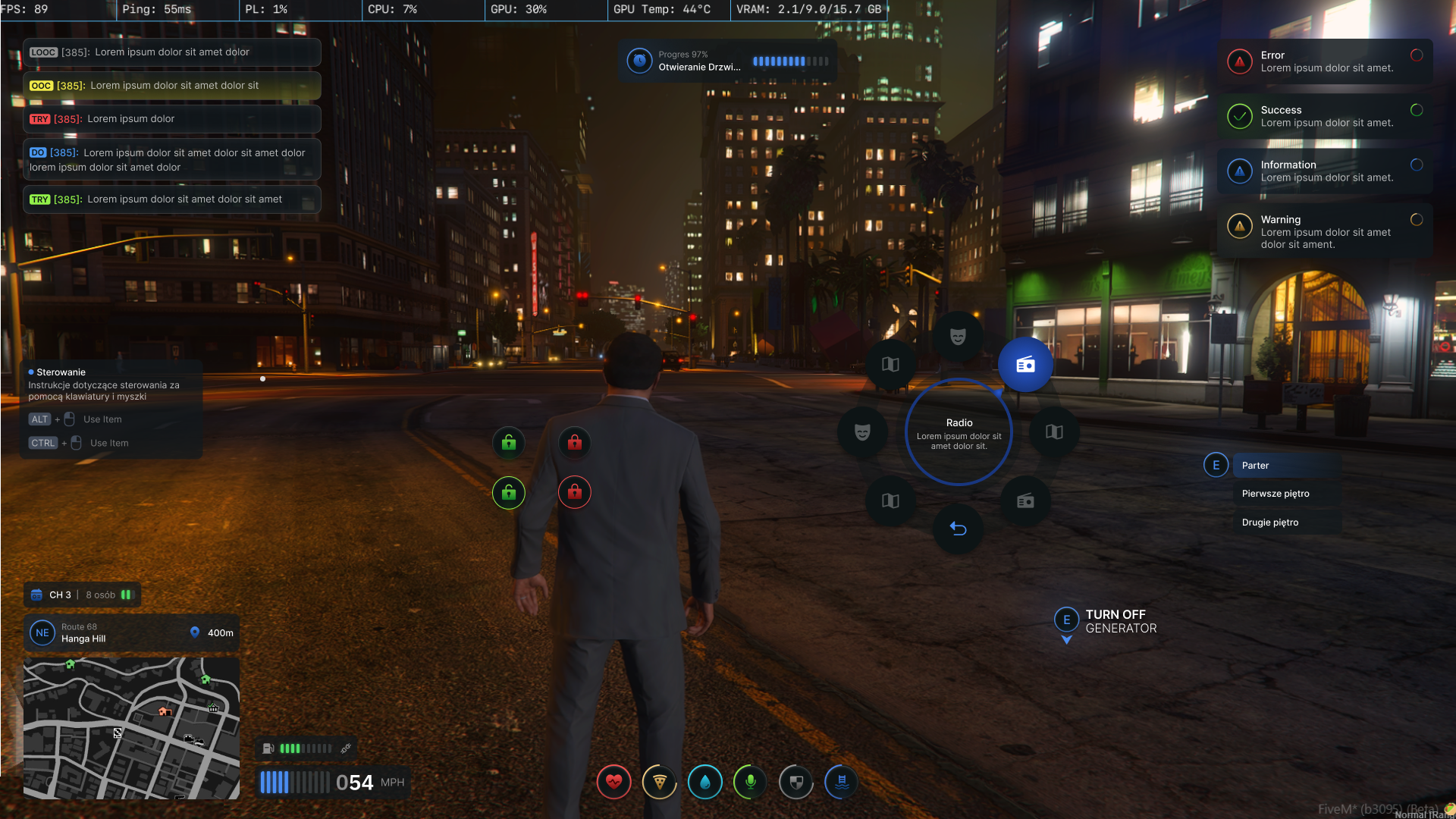Click the shield armor icon in the status bar

click(x=795, y=782)
